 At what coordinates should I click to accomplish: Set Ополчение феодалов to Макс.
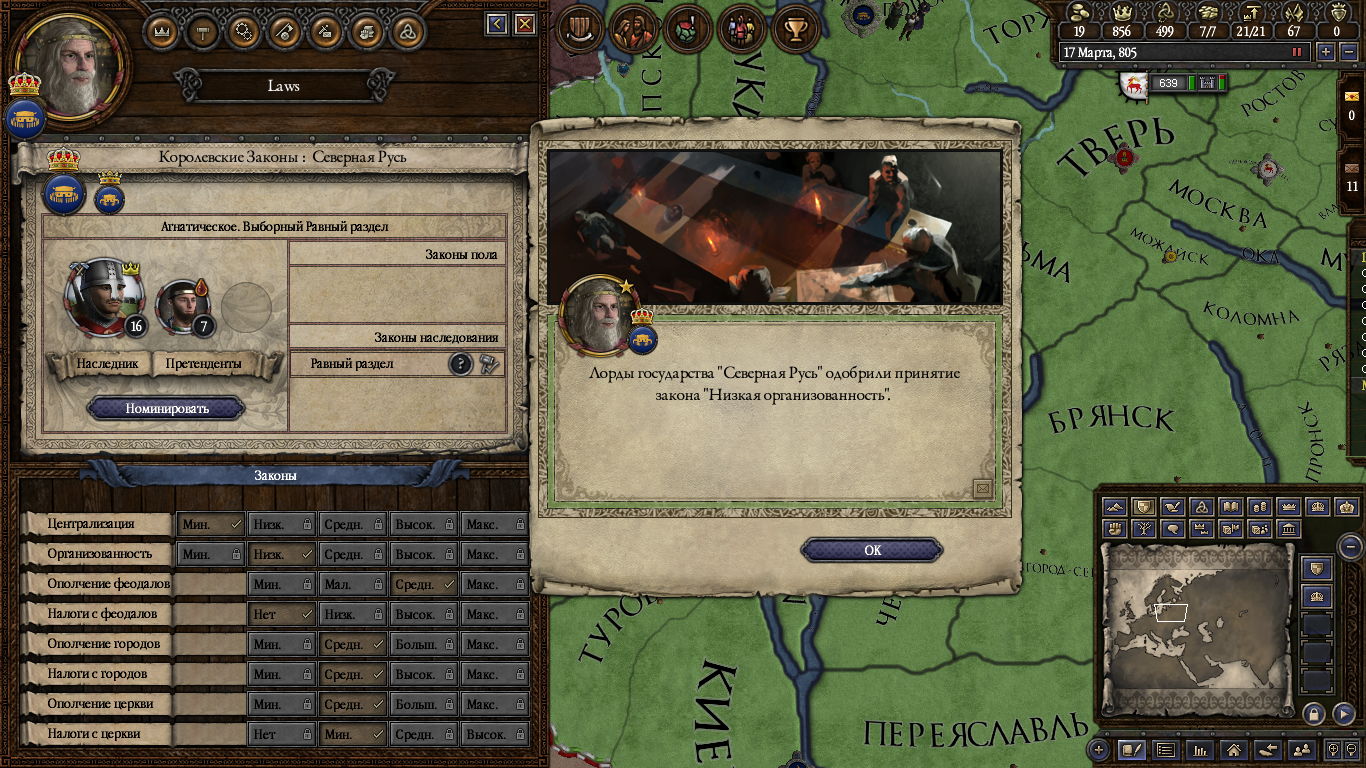click(x=494, y=584)
